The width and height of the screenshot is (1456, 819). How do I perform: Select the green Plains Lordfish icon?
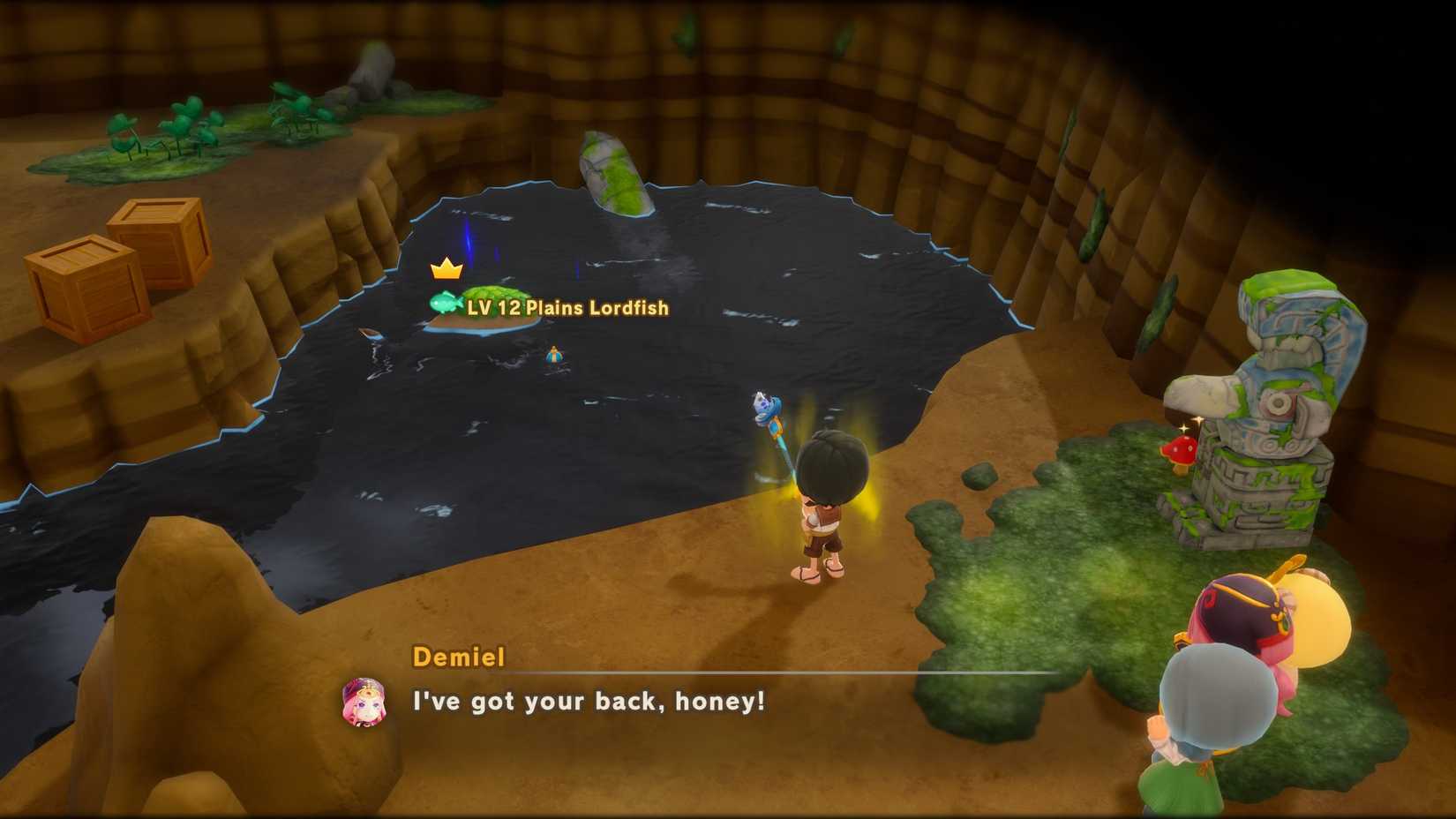point(445,304)
